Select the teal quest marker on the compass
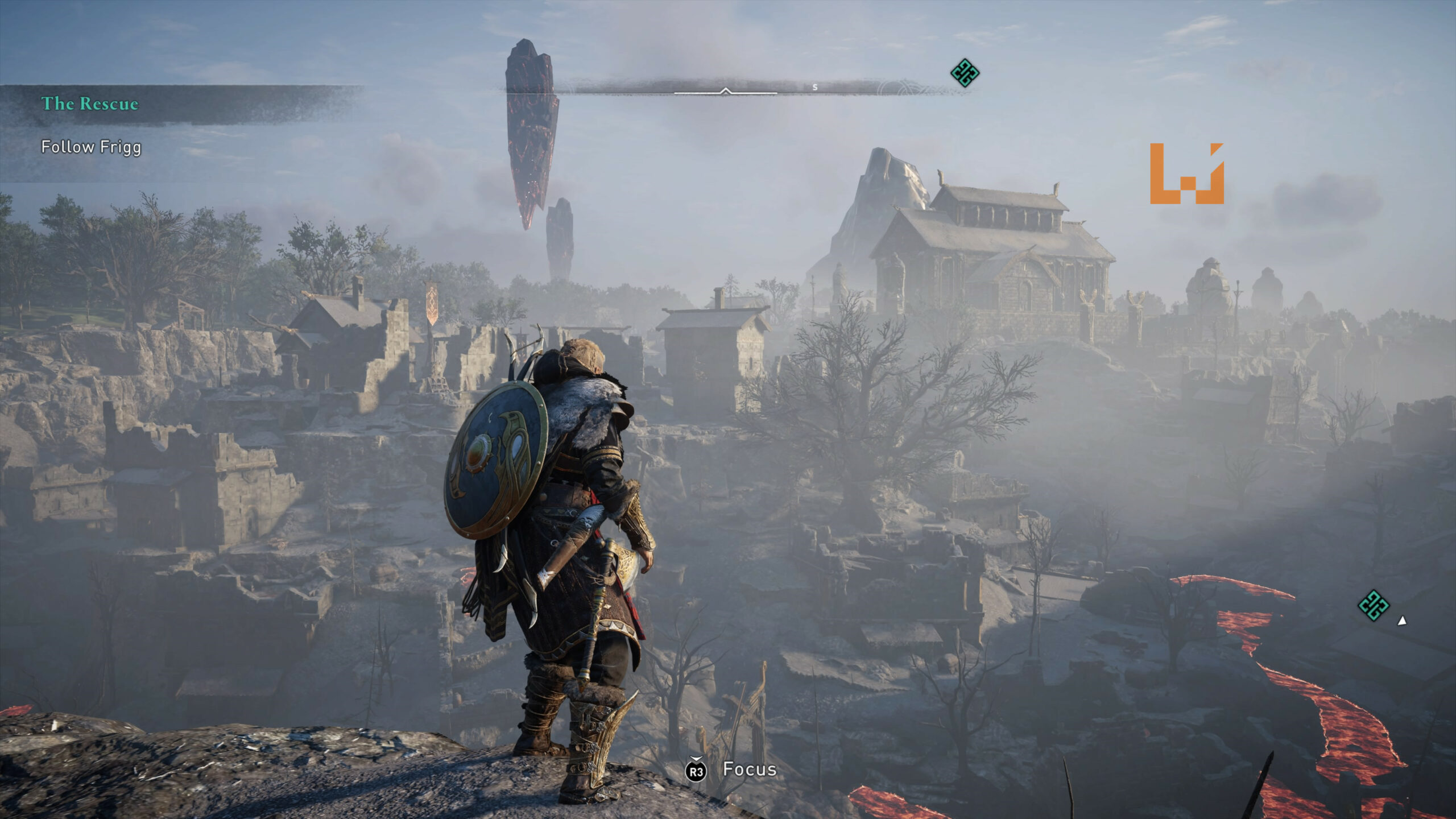This screenshot has height=819, width=1456. pos(965,73)
